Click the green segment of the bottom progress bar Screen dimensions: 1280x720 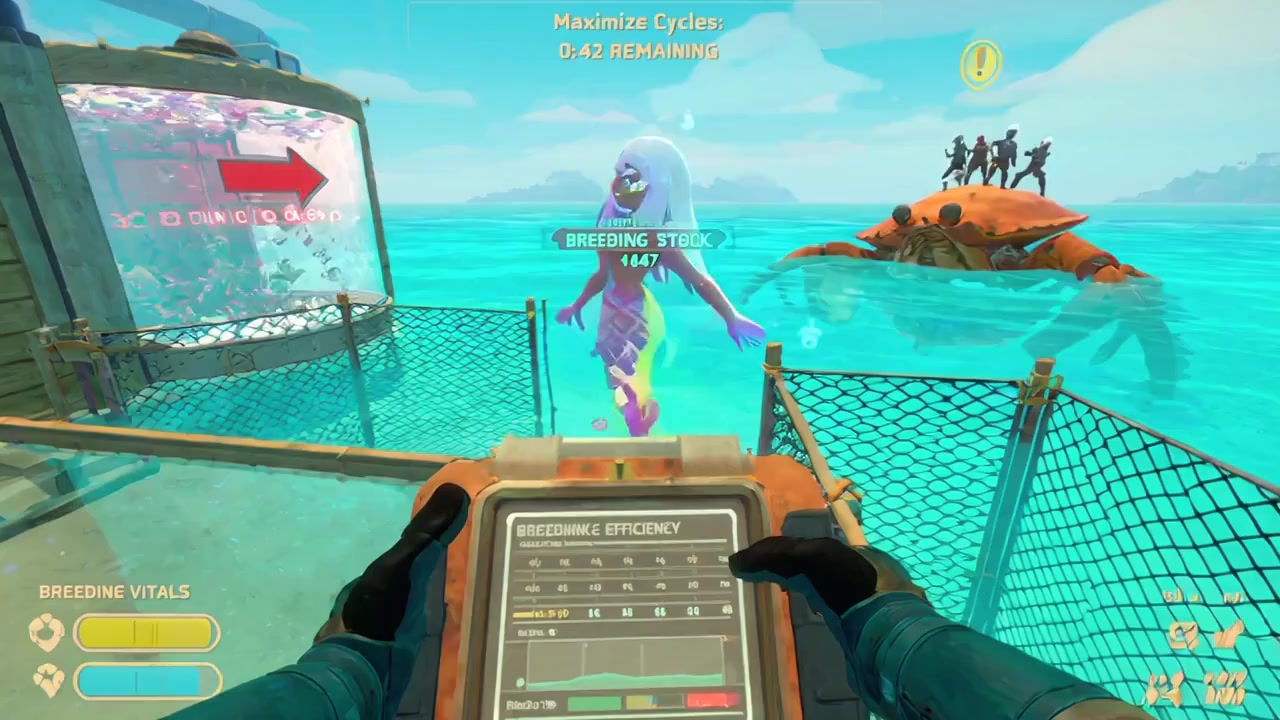[x=594, y=700]
